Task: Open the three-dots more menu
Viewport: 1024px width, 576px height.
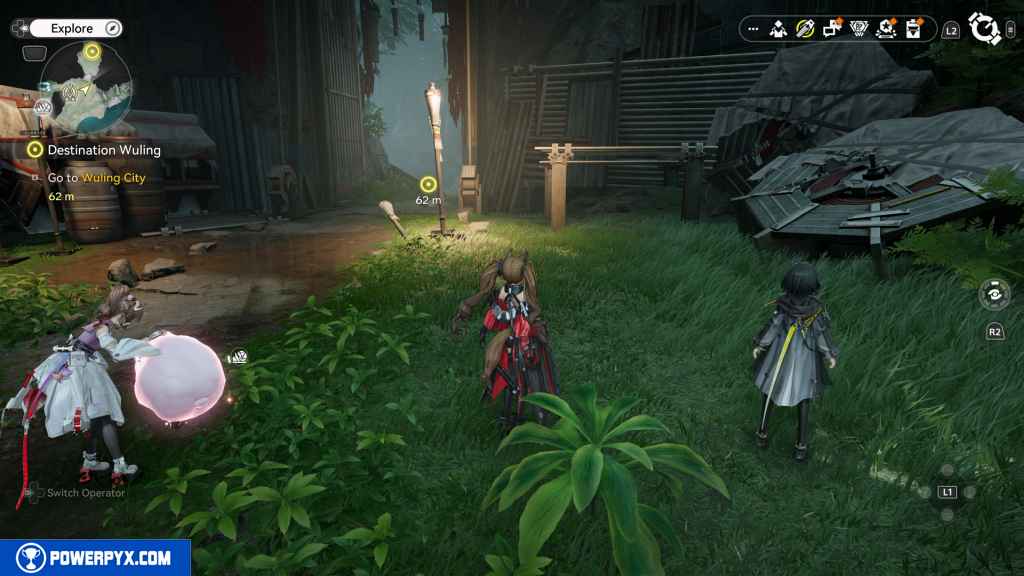Action: pos(753,29)
